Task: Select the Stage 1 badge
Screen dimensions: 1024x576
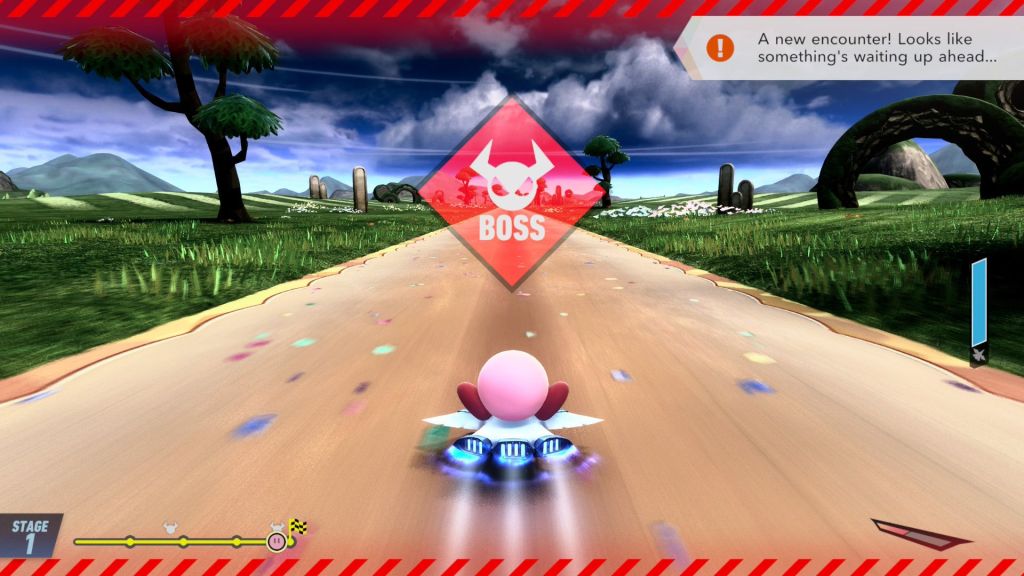Action: 29,535
